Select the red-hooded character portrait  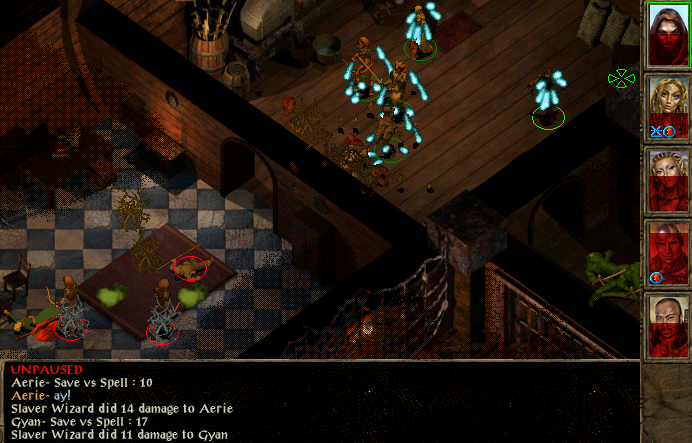coord(666,36)
